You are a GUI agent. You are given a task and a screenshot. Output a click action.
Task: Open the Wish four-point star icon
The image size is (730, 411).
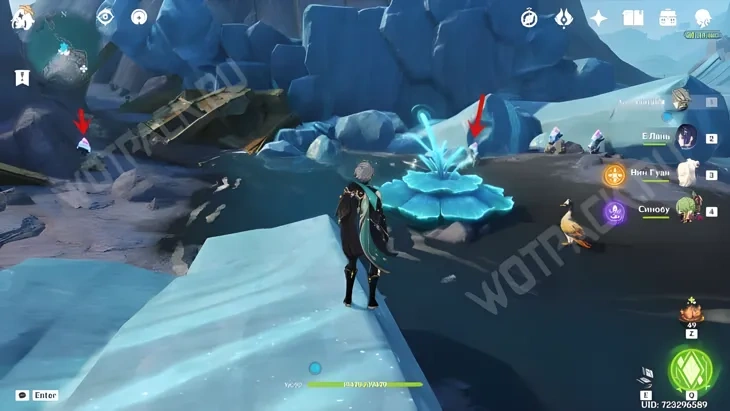tap(598, 17)
